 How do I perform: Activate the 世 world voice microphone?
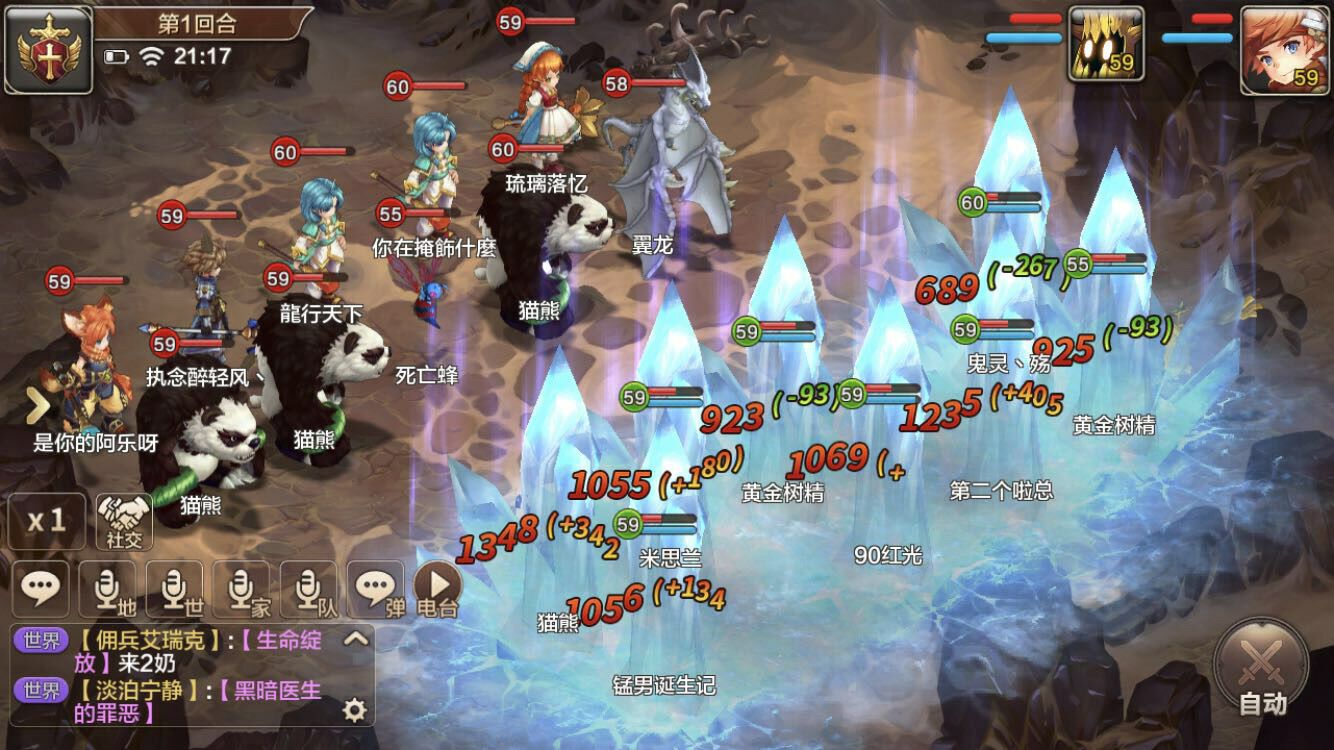tap(175, 589)
